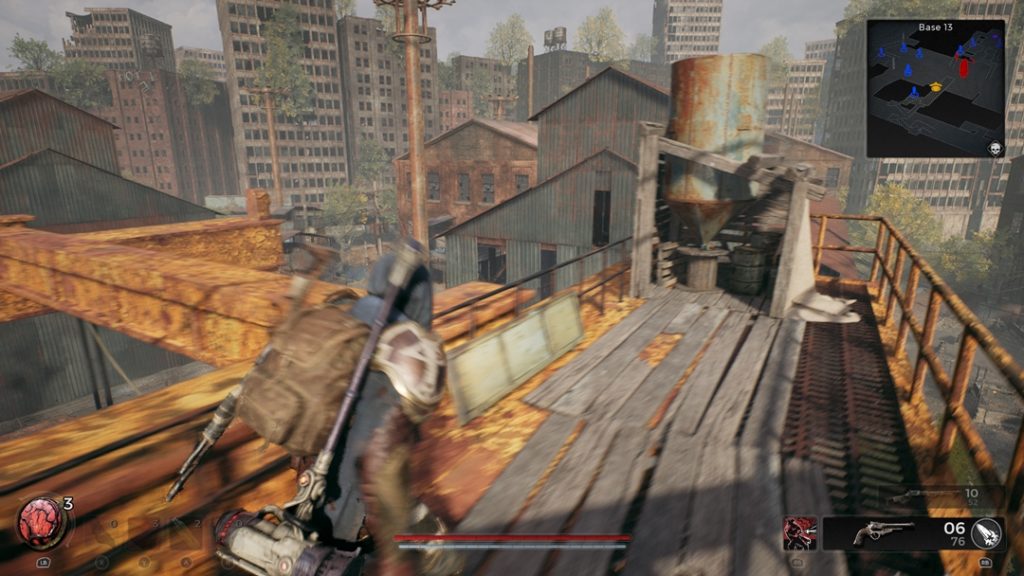Select the red crystal marker on the minimap
This screenshot has width=1024, height=576.
click(x=964, y=67)
